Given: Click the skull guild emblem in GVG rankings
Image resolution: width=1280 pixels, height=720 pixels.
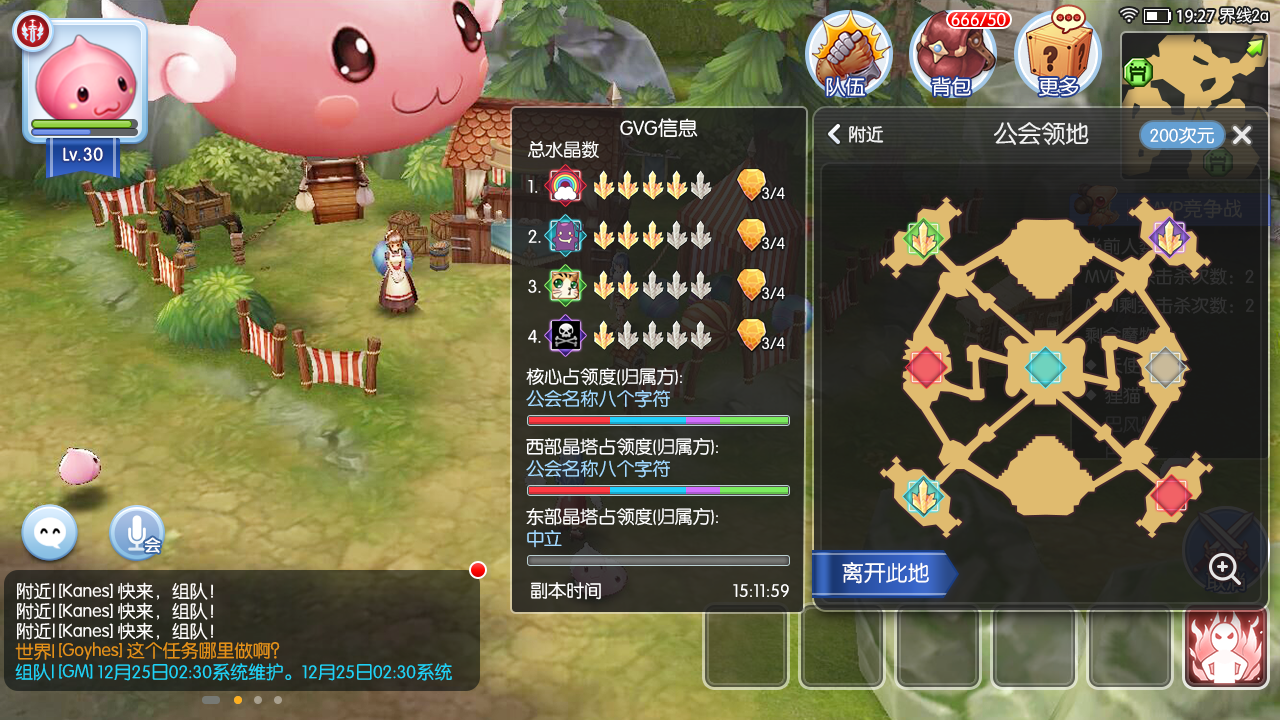Looking at the screenshot, I should pos(565,335).
